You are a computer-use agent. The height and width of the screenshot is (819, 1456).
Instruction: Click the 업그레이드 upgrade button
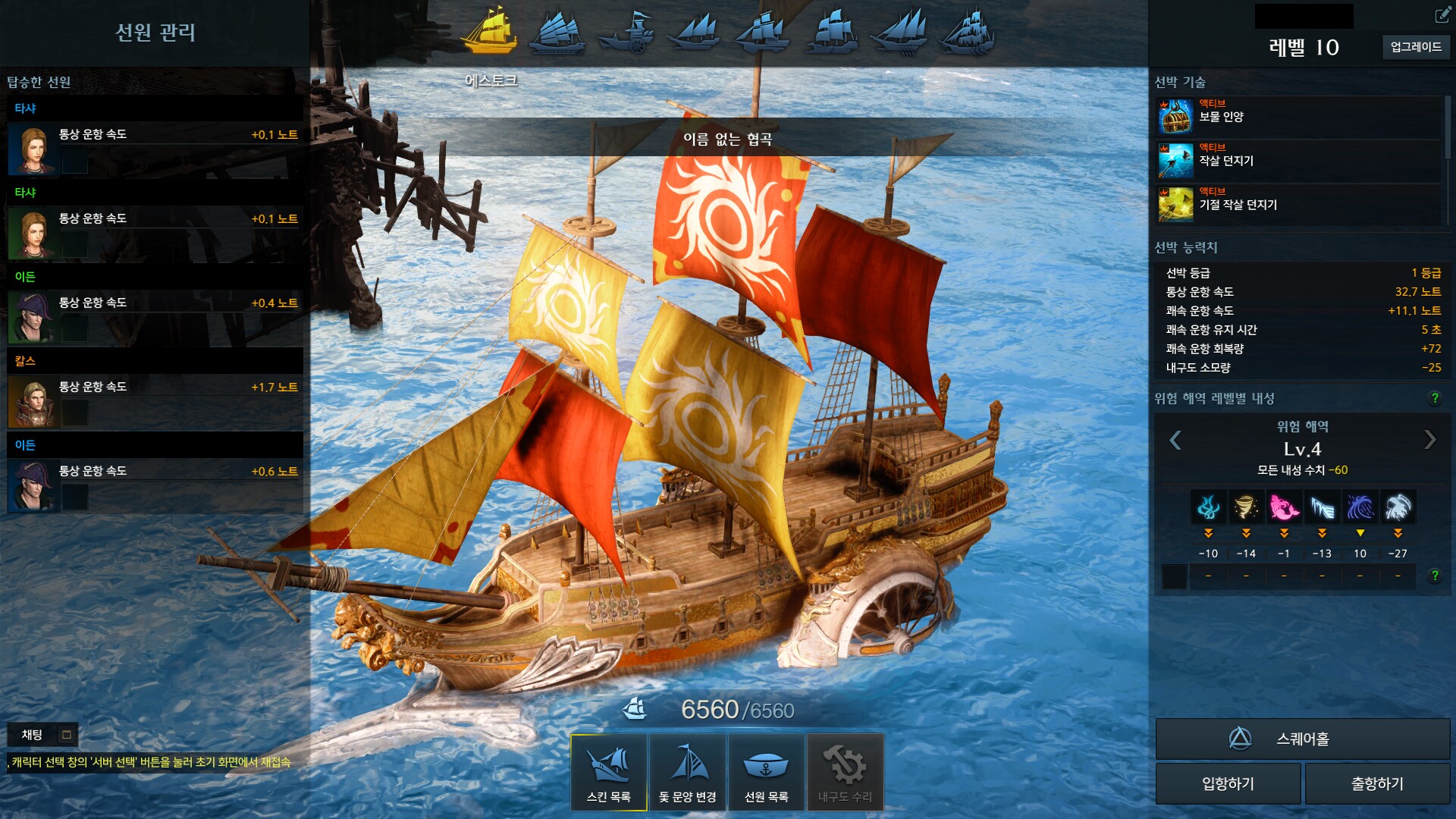click(x=1415, y=47)
